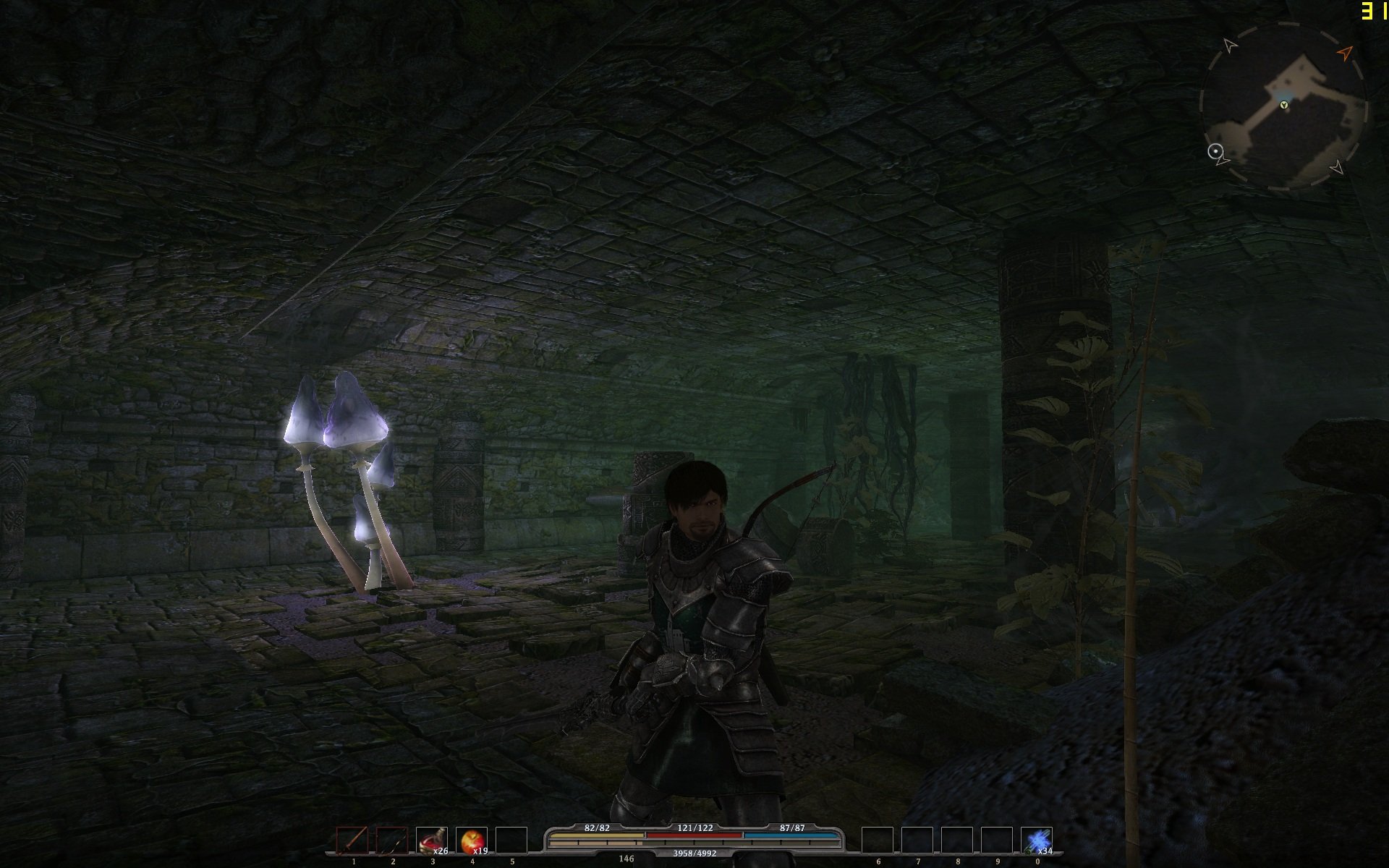Screen dimensions: 1389x868
Task: Activate the blue spell in slot 0
Action: point(1037,841)
